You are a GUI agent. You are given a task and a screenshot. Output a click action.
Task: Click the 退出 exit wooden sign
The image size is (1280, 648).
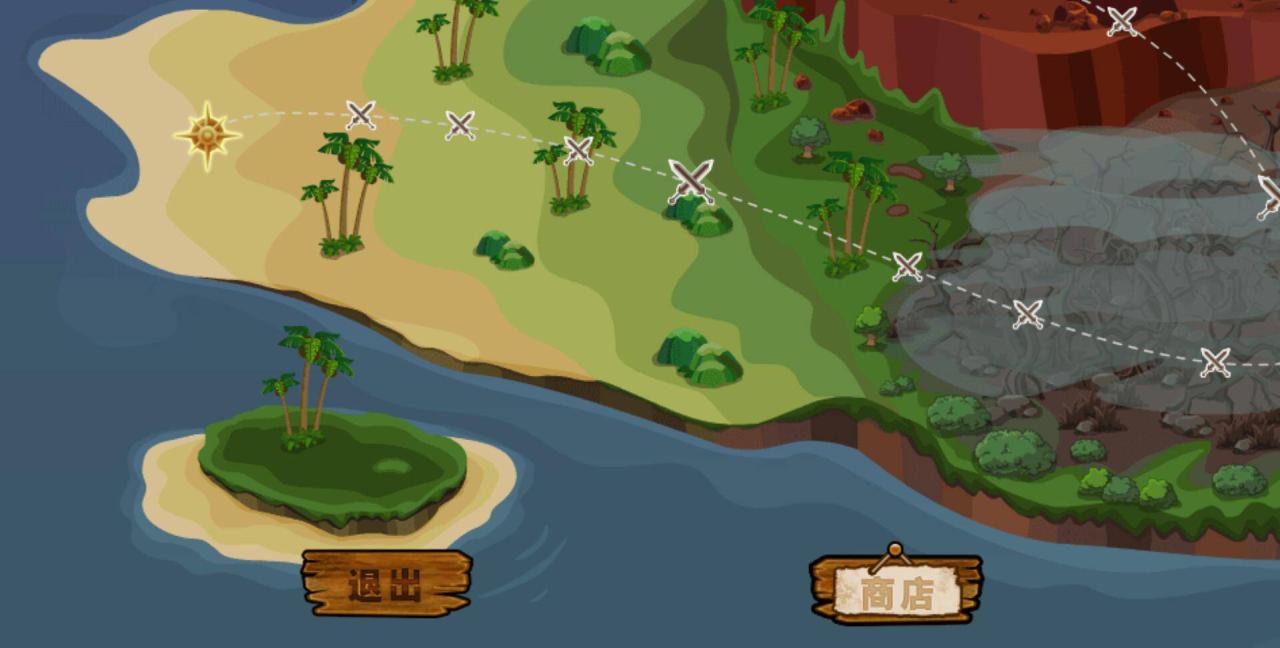coord(386,583)
